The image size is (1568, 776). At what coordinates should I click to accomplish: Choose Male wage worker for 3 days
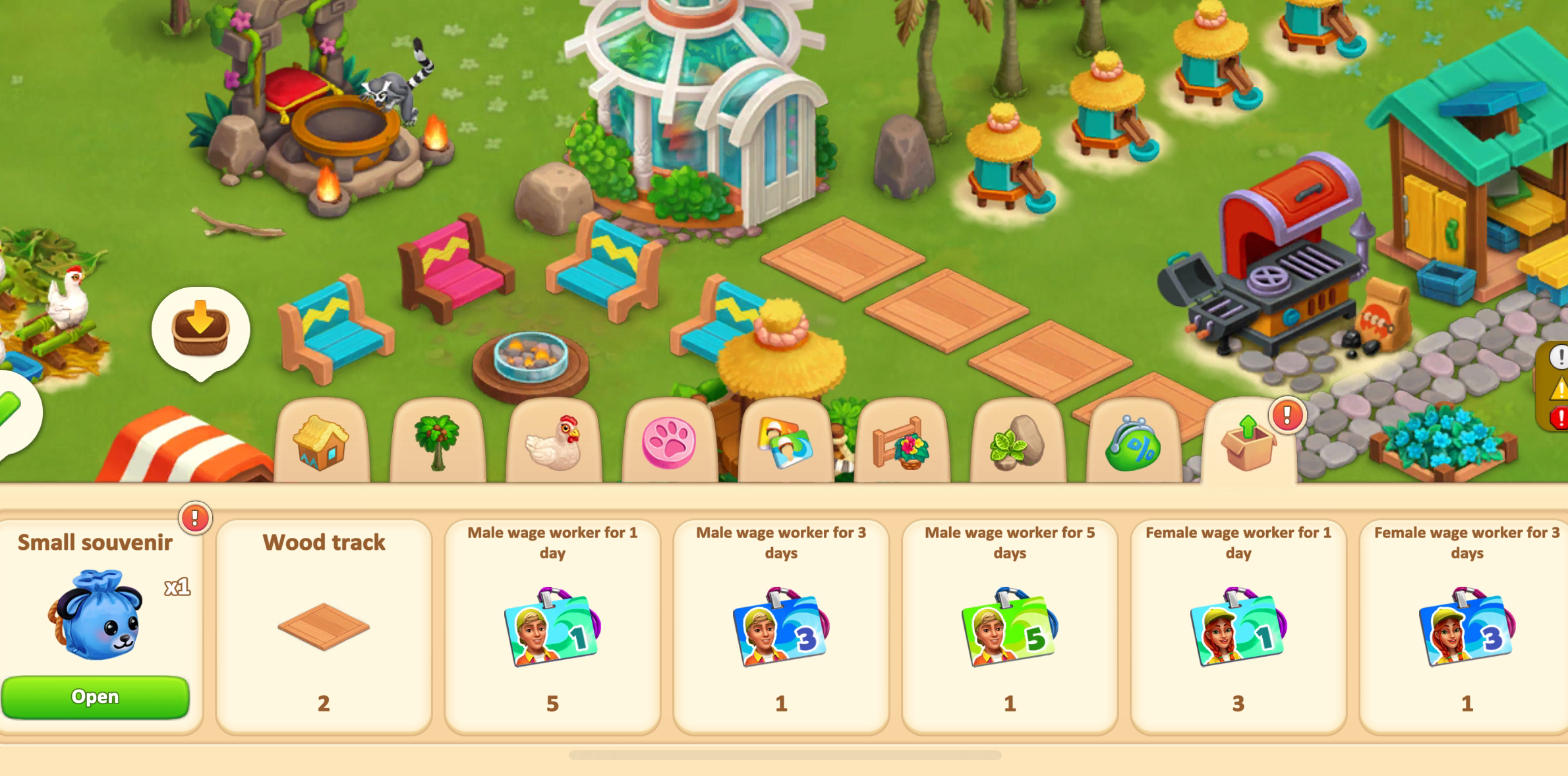(781, 626)
